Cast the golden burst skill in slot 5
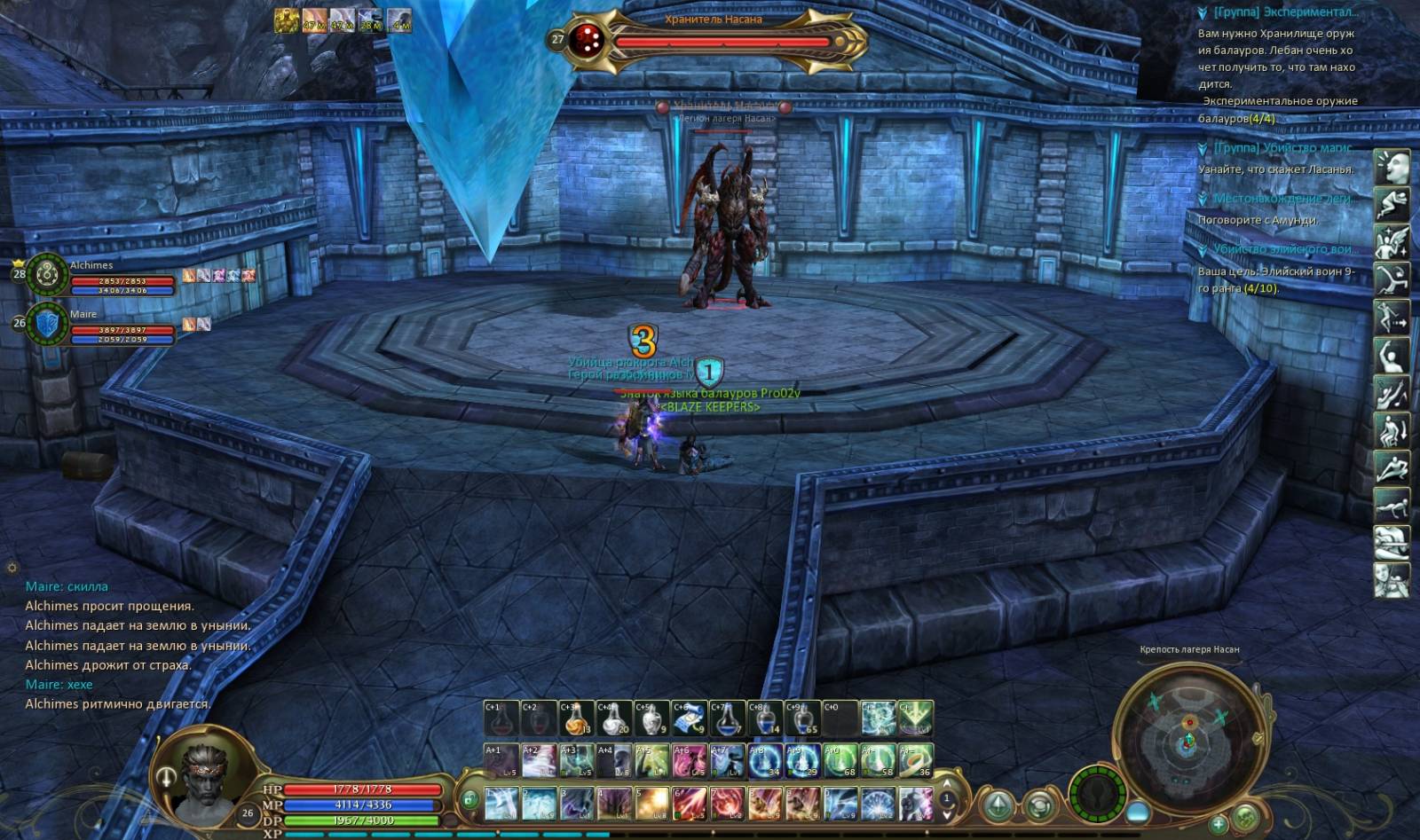This screenshot has height=840, width=1420. [651, 803]
